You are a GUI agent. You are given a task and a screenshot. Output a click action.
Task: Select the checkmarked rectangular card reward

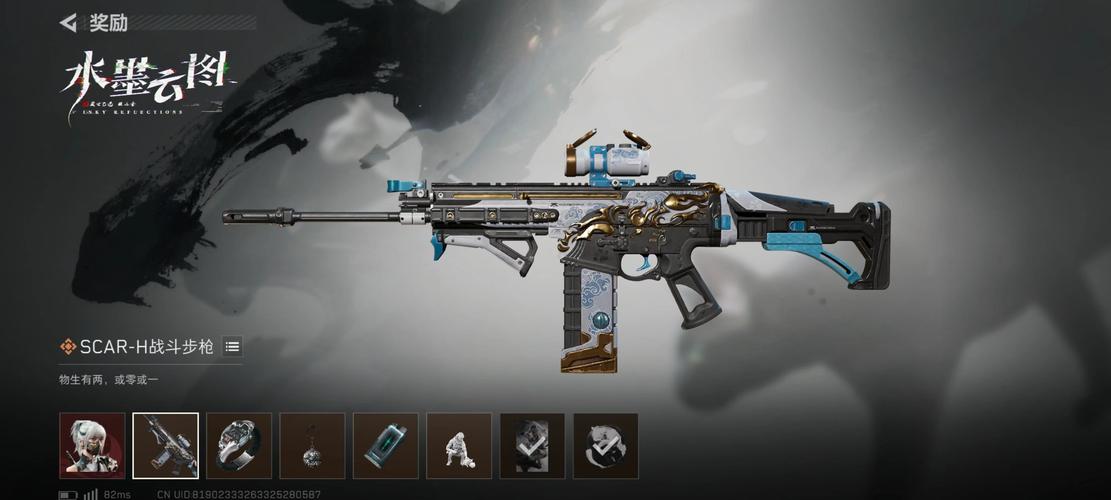532,446
